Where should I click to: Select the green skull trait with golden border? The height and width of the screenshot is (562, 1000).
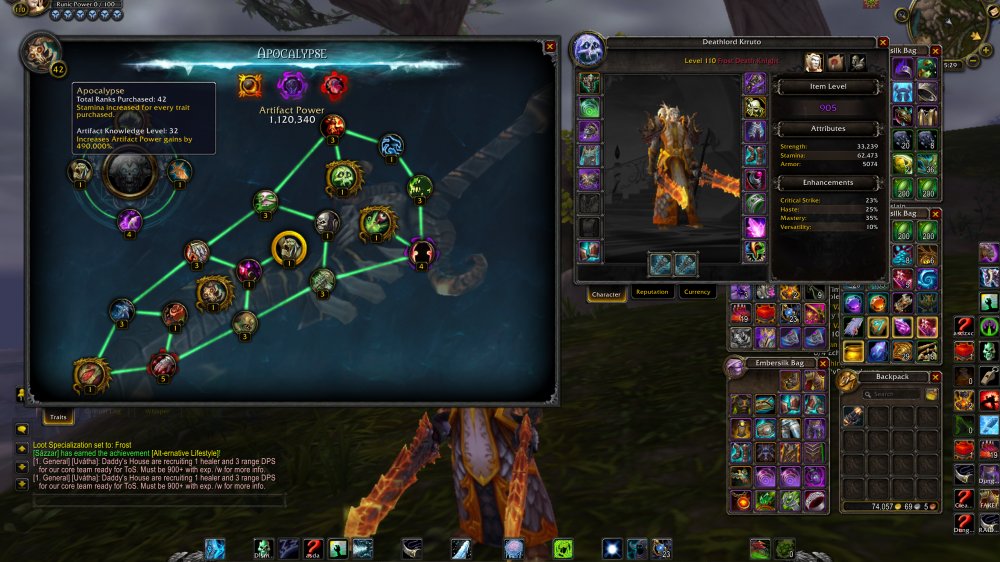(341, 178)
